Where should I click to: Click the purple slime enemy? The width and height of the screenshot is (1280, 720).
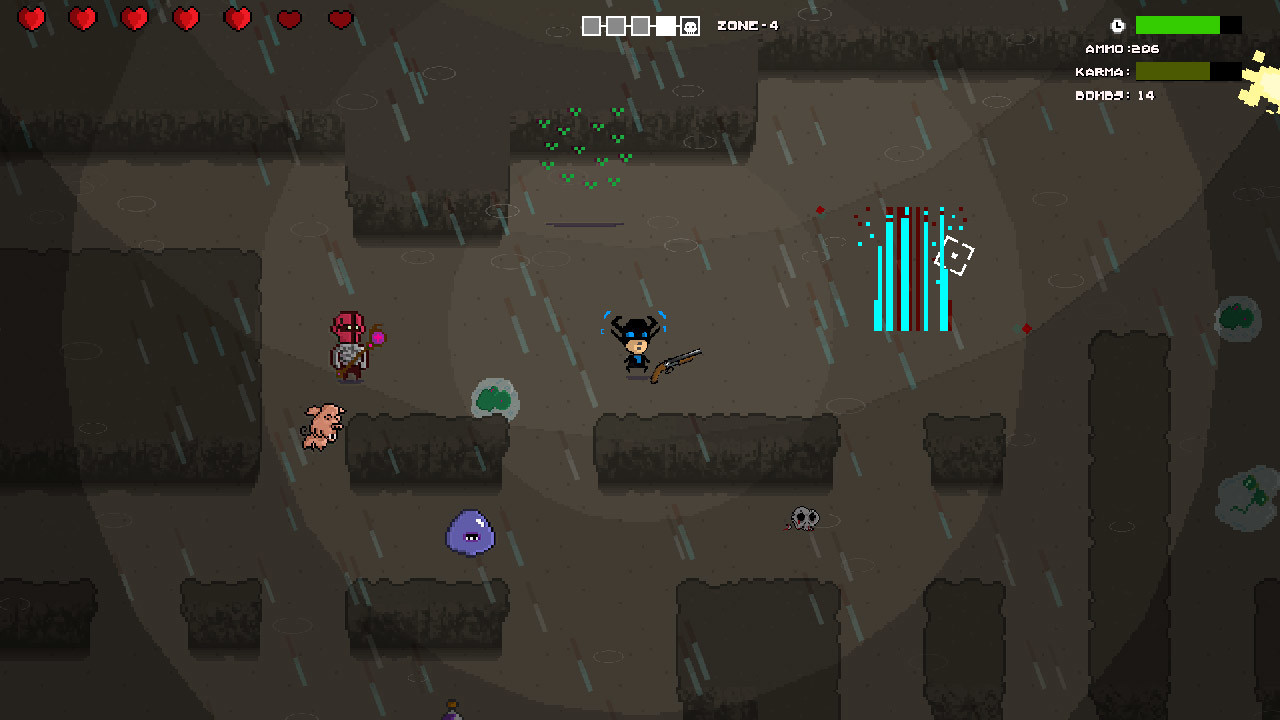coord(470,533)
